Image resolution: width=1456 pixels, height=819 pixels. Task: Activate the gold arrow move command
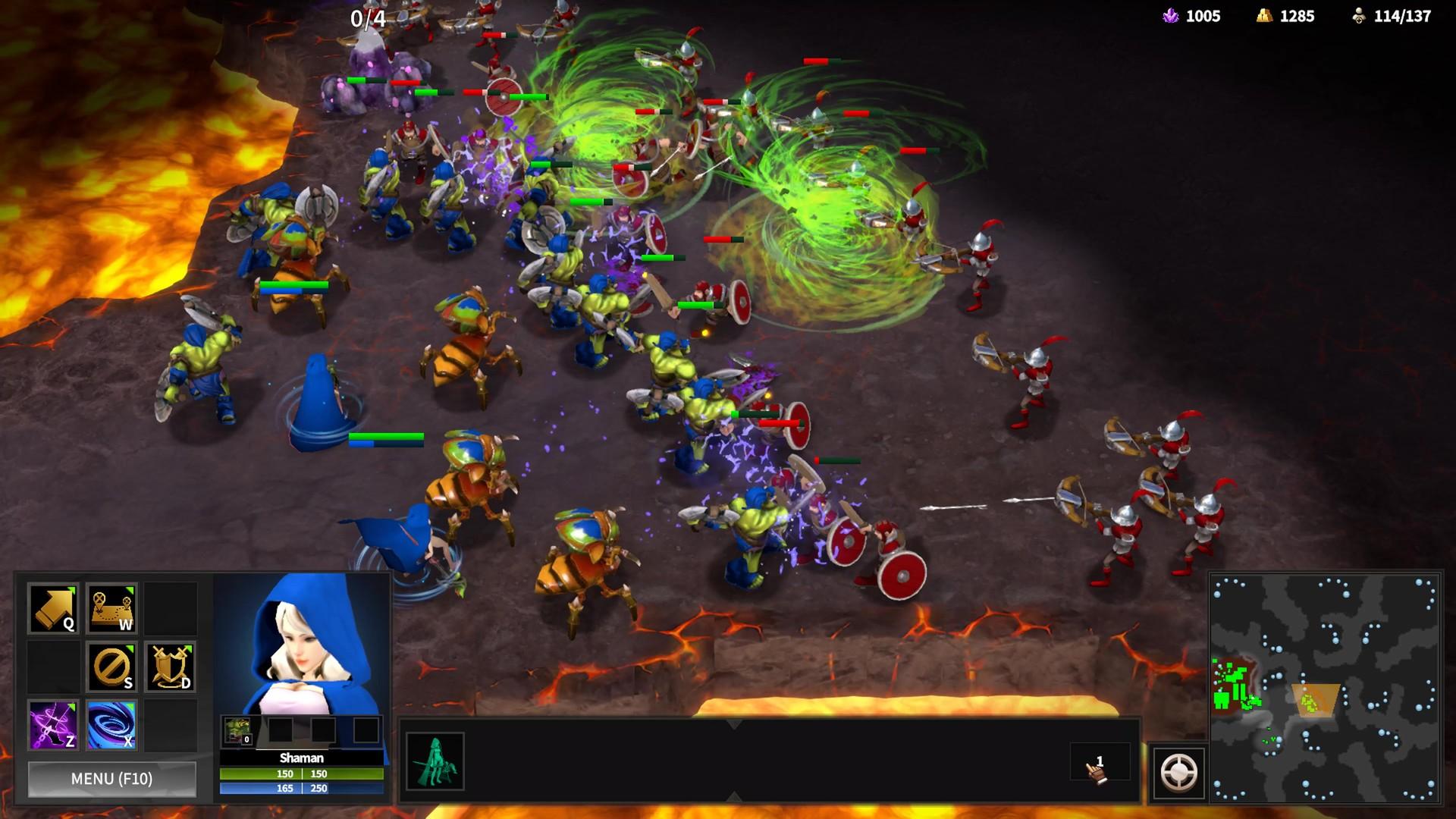[53, 608]
